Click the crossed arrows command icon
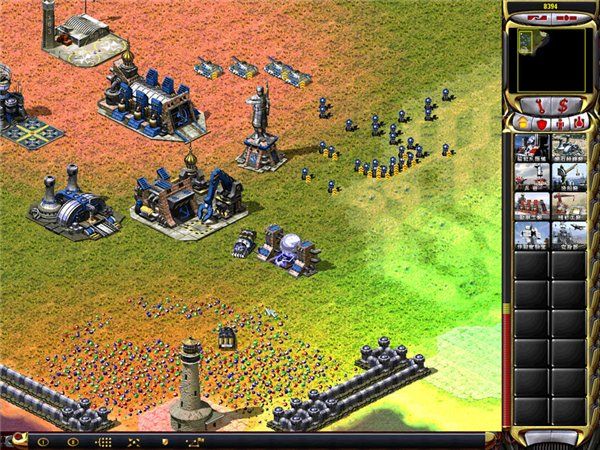Screen dimensions: 600x450 click(x=133, y=441)
